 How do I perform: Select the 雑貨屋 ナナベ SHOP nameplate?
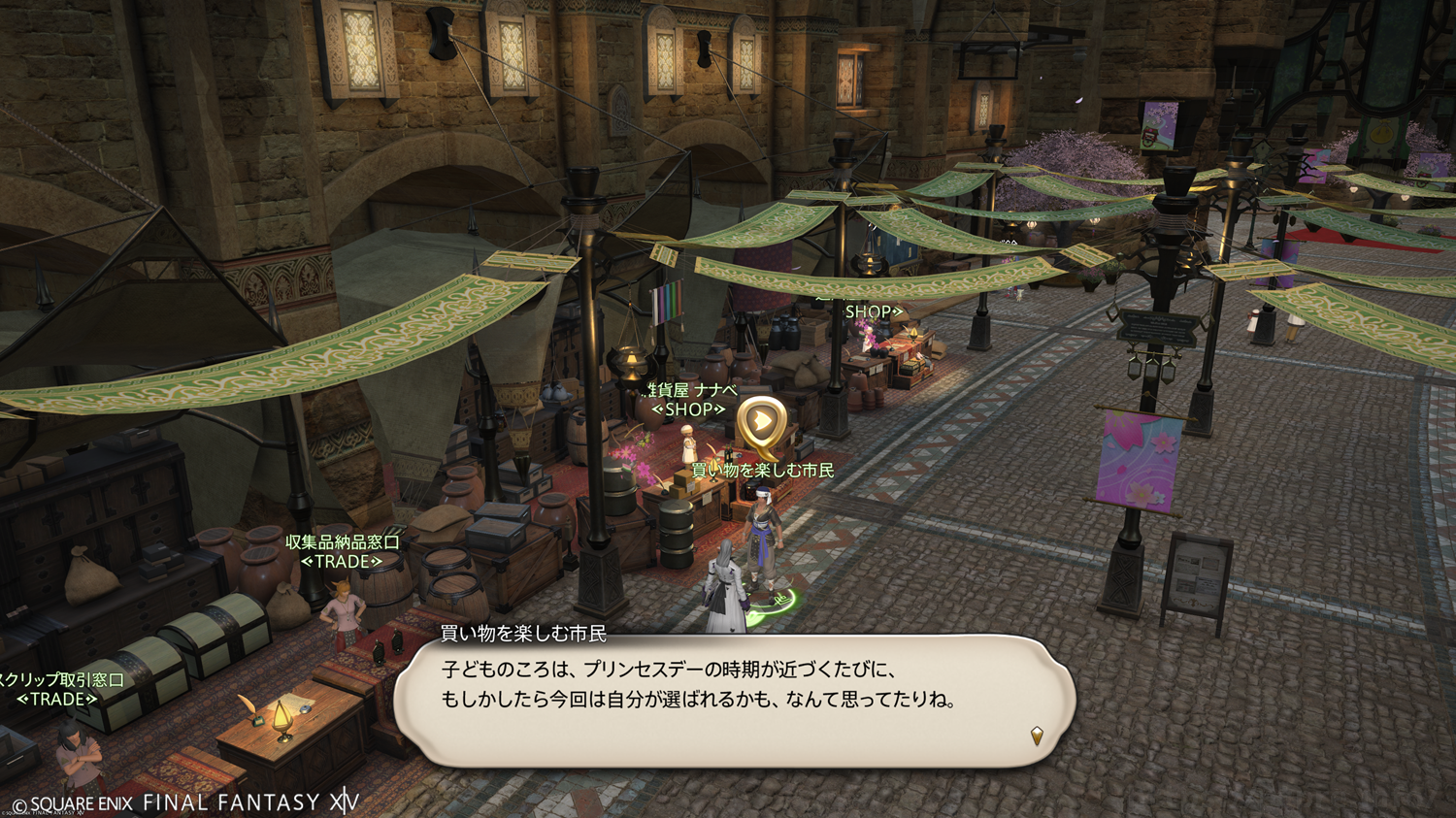click(x=690, y=400)
